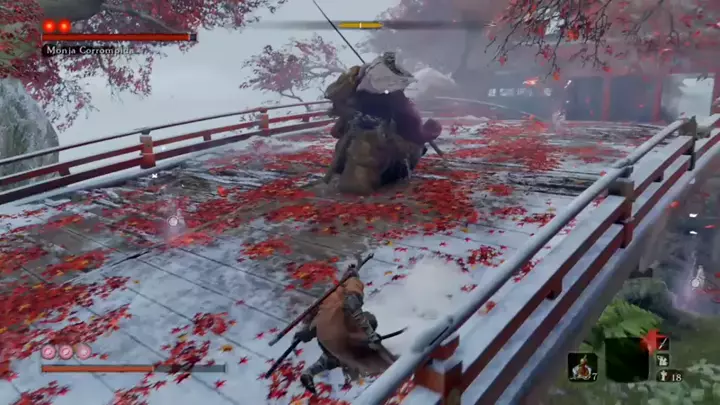Screen dimensions: 720x405
Task: Click the empty prosthetic tool slot
Action: click(627, 360)
